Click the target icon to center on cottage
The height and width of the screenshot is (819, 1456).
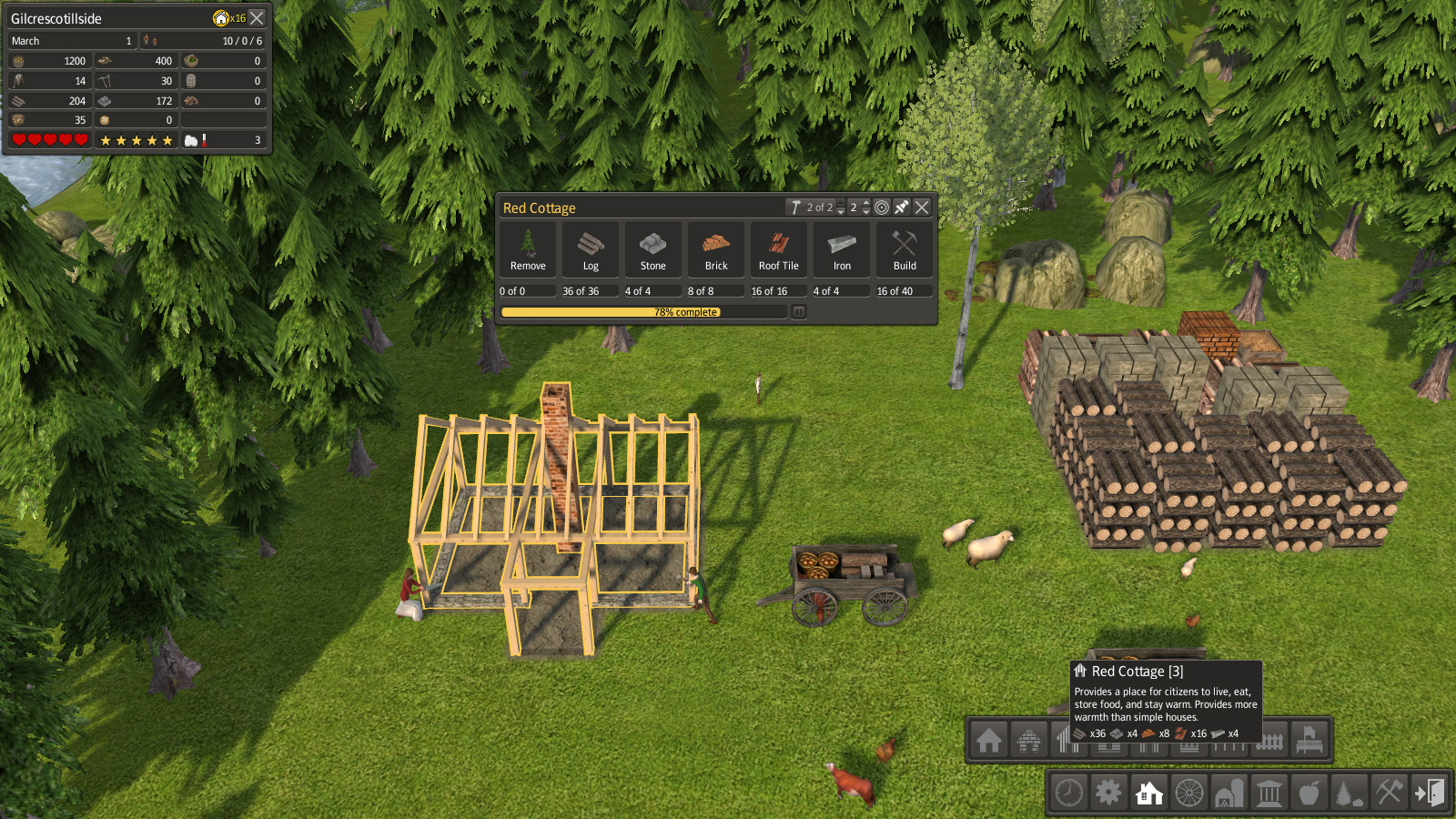pyautogui.click(x=882, y=207)
